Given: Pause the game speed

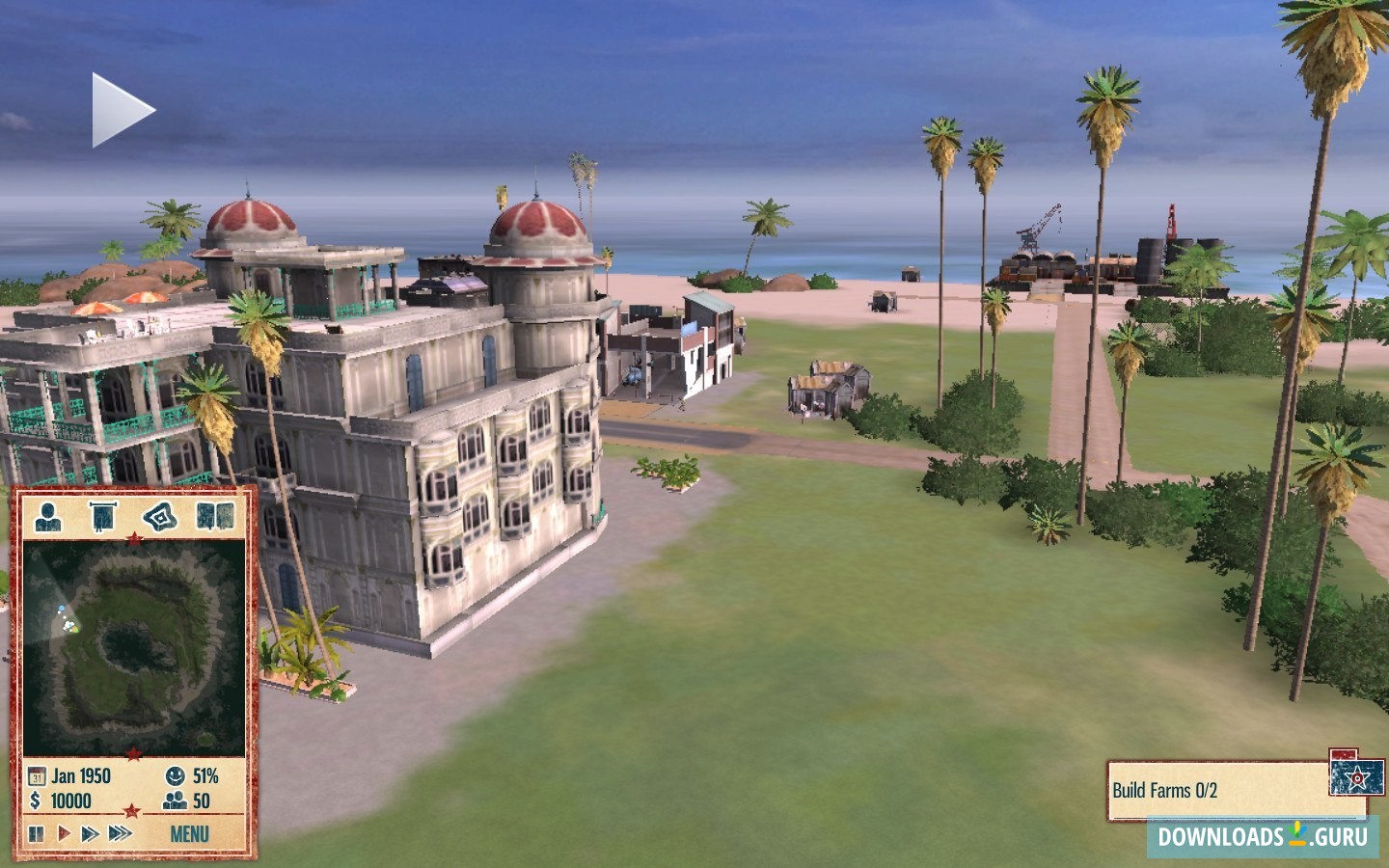Looking at the screenshot, I should click(x=37, y=833).
